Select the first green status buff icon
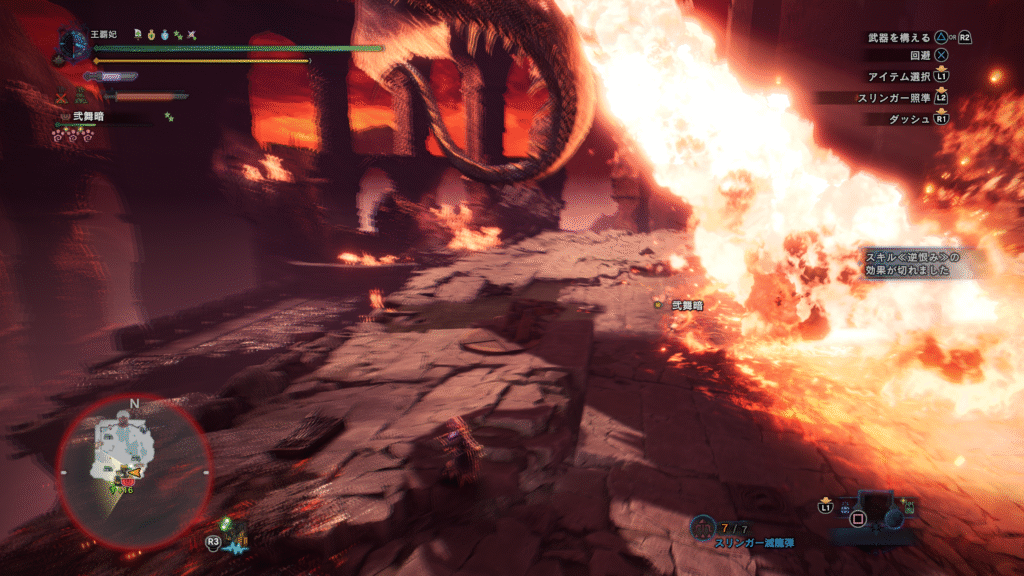1024x576 pixels. pos(137,35)
